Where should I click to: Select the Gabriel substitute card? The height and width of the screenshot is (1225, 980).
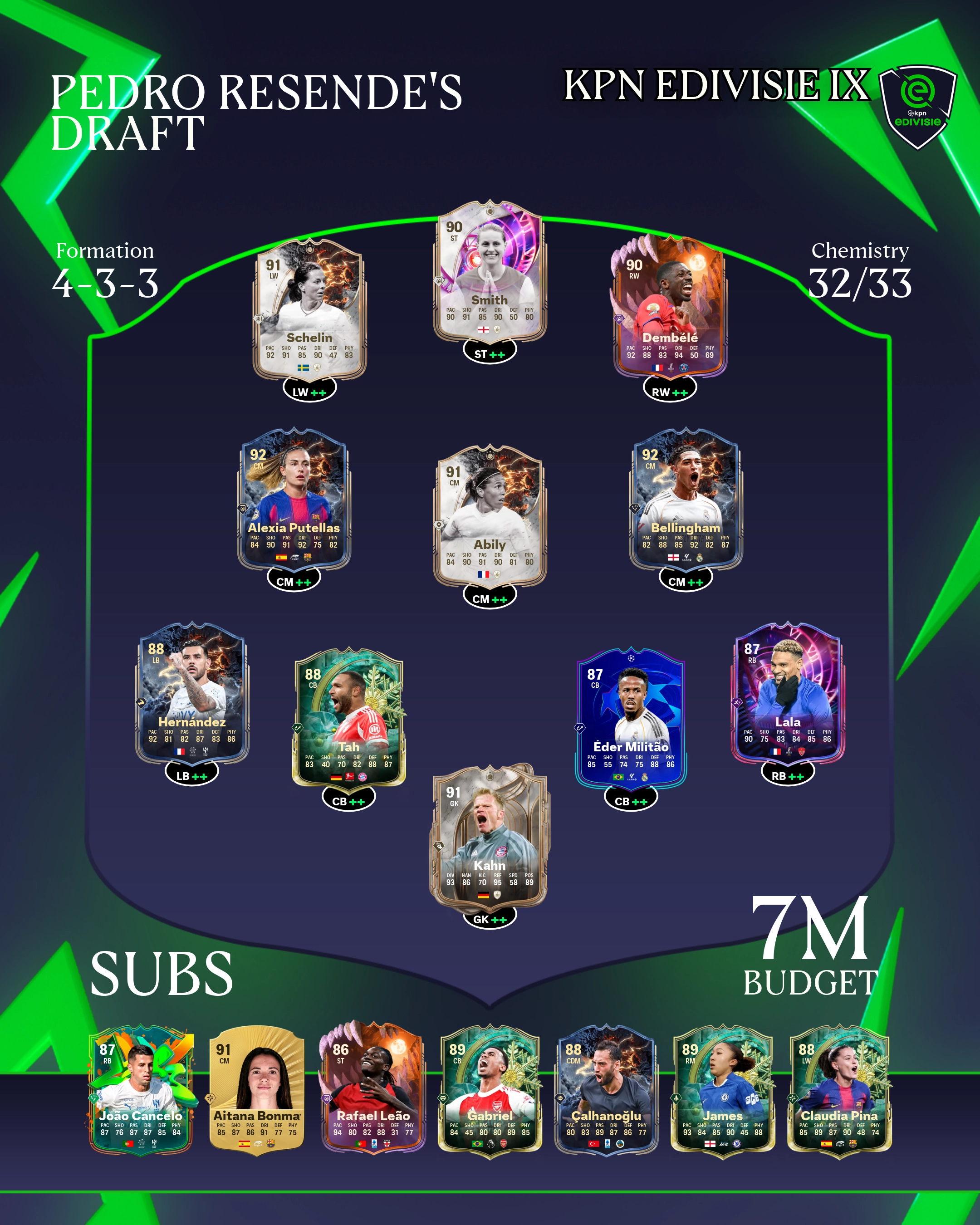point(490,1091)
